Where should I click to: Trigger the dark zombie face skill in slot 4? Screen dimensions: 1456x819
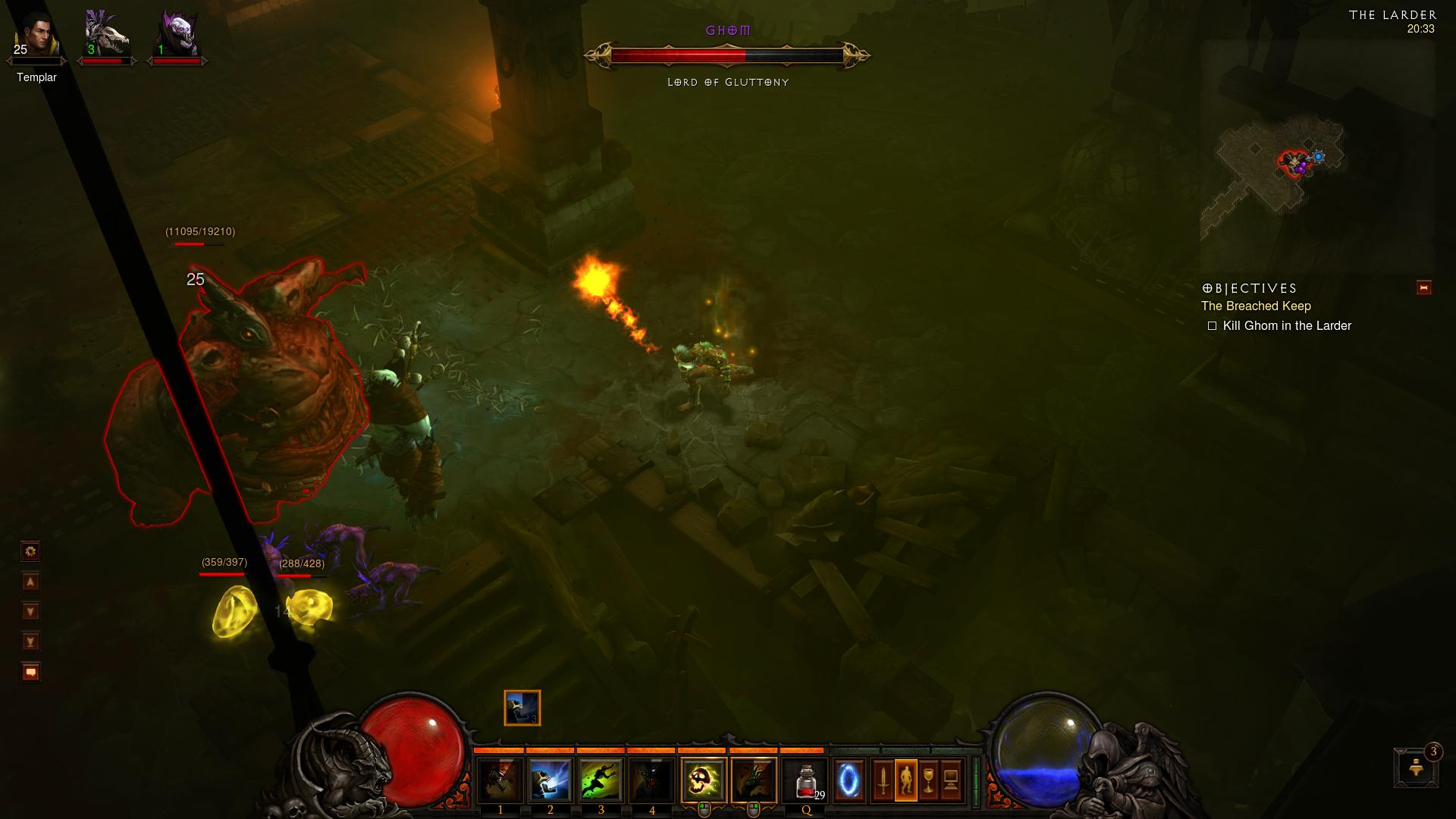tap(651, 780)
